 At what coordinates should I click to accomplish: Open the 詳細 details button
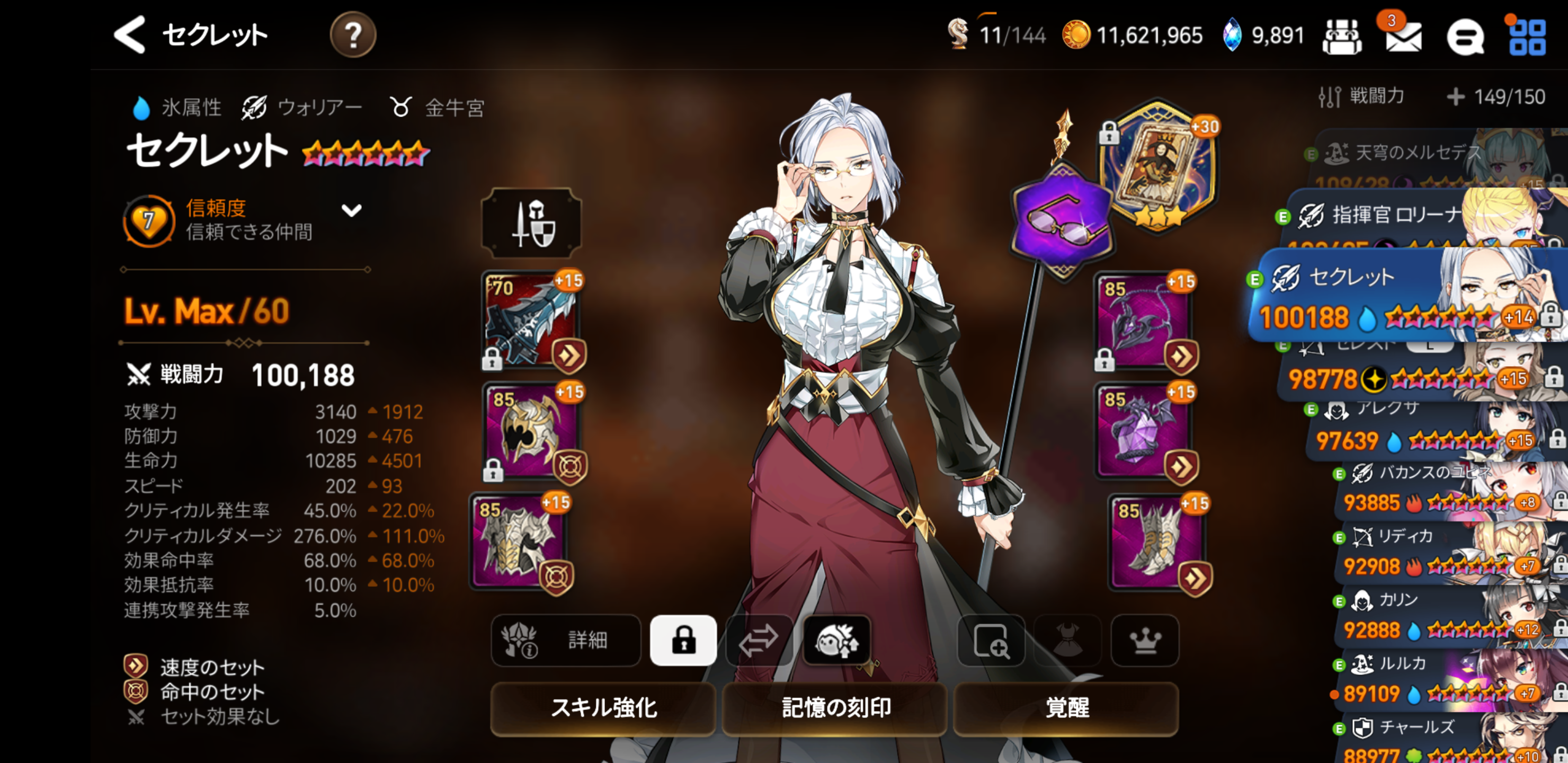point(565,640)
